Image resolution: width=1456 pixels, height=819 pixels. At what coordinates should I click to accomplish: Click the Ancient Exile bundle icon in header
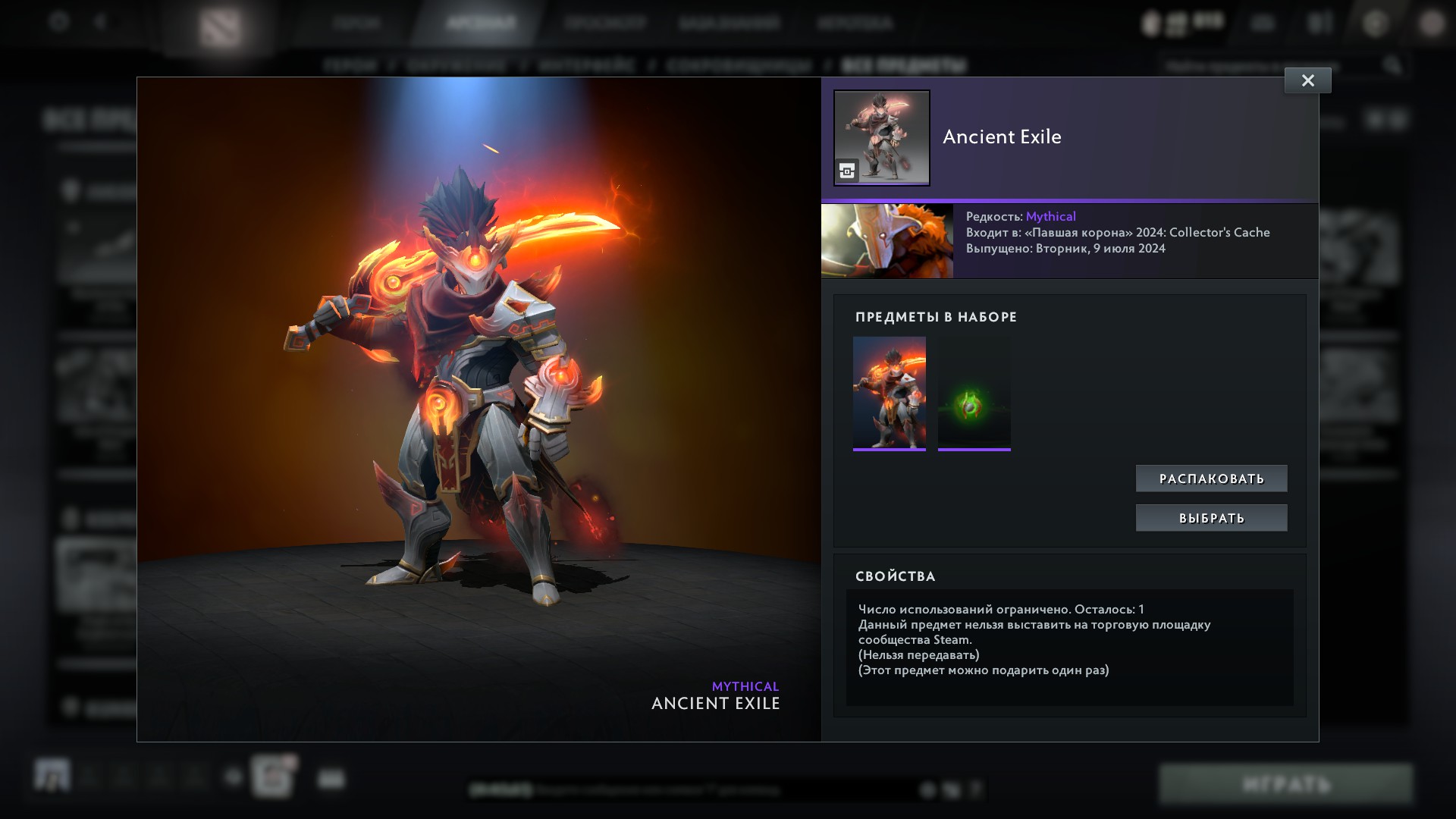pos(881,138)
